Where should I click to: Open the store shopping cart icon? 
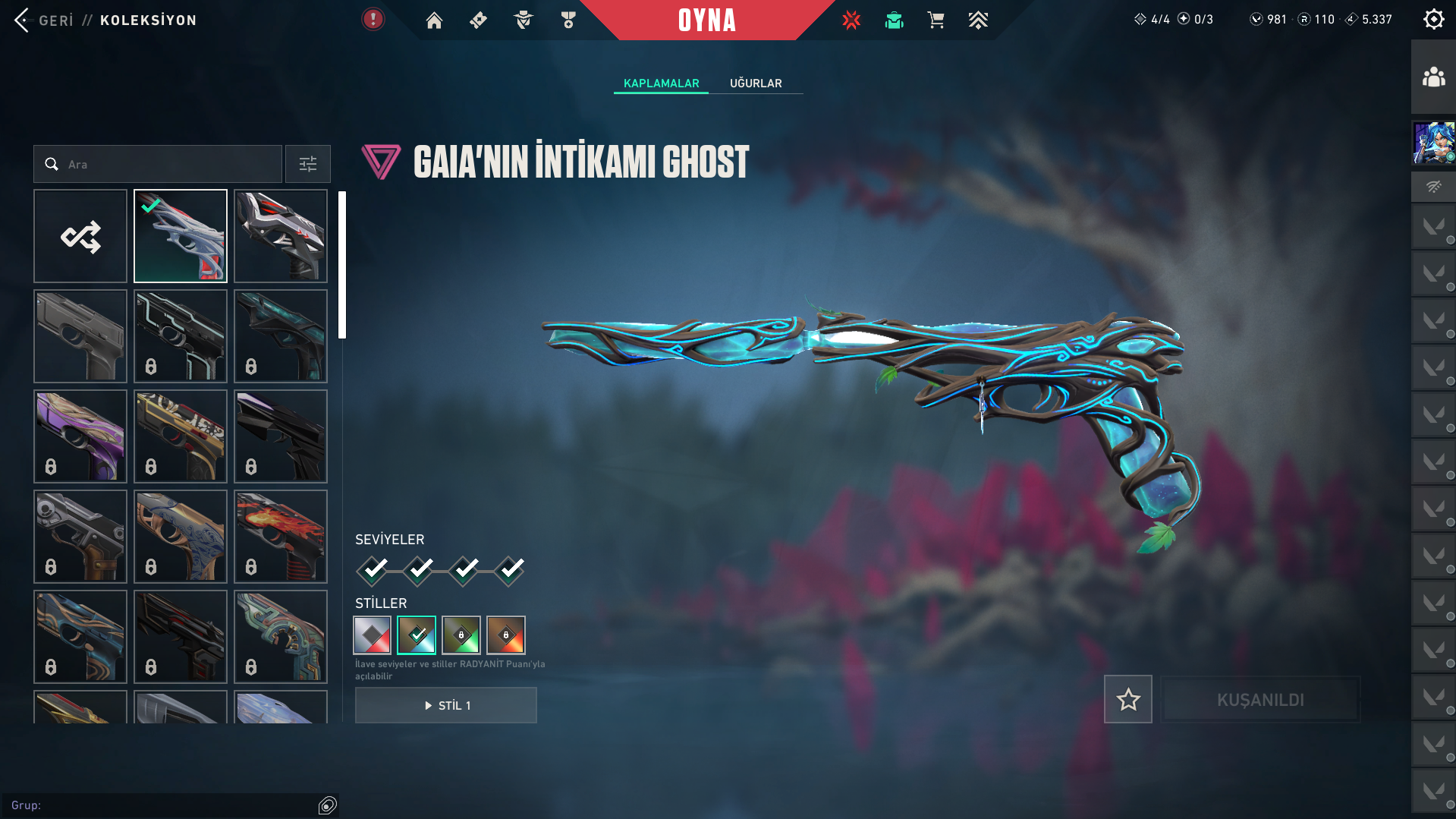936,20
